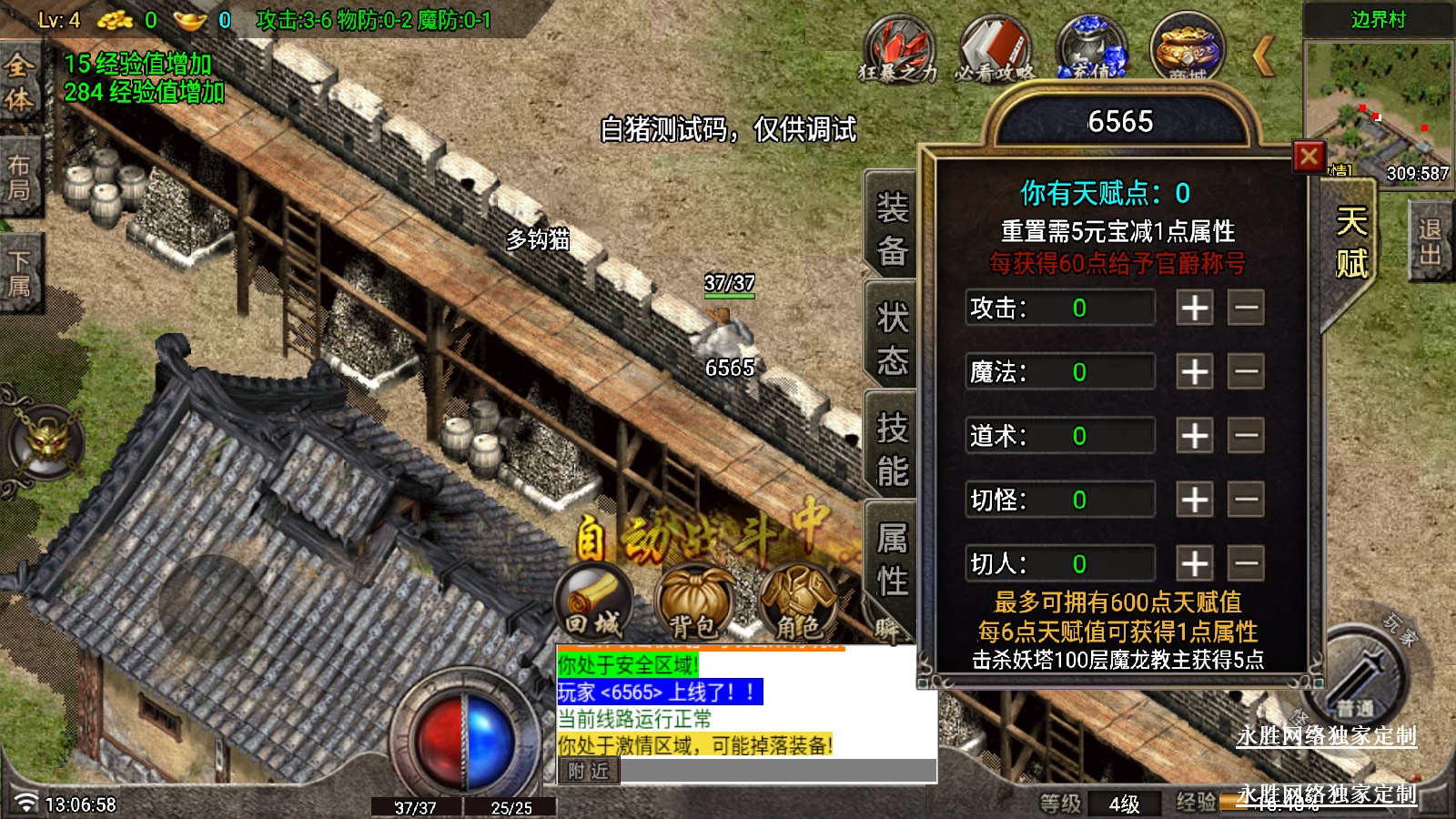This screenshot has width=1456, height=819.
Task: Remove a point from 切人 talent
Action: click(x=1246, y=563)
